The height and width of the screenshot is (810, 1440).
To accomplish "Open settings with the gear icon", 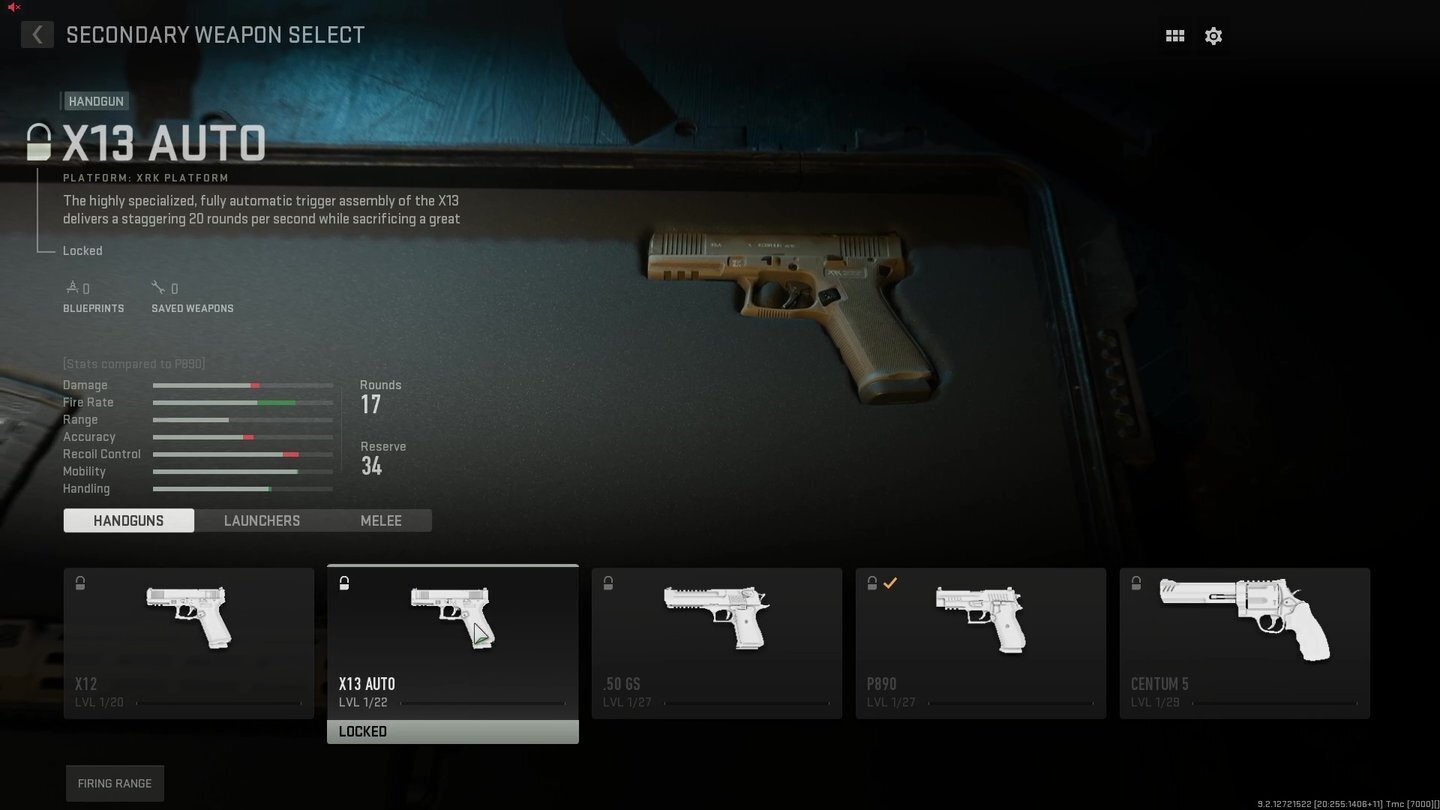I will click(1213, 36).
